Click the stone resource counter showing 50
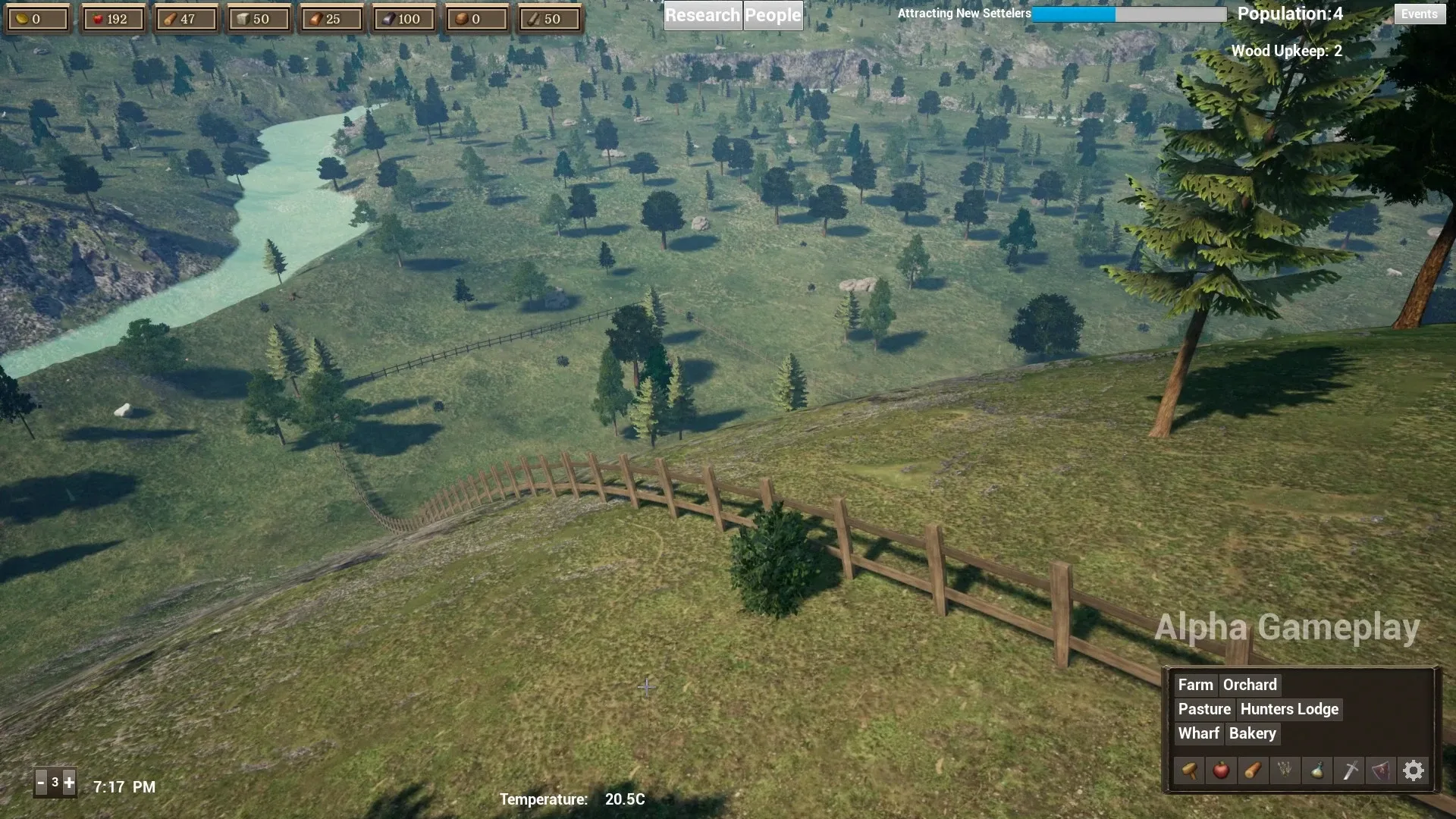 (x=258, y=17)
